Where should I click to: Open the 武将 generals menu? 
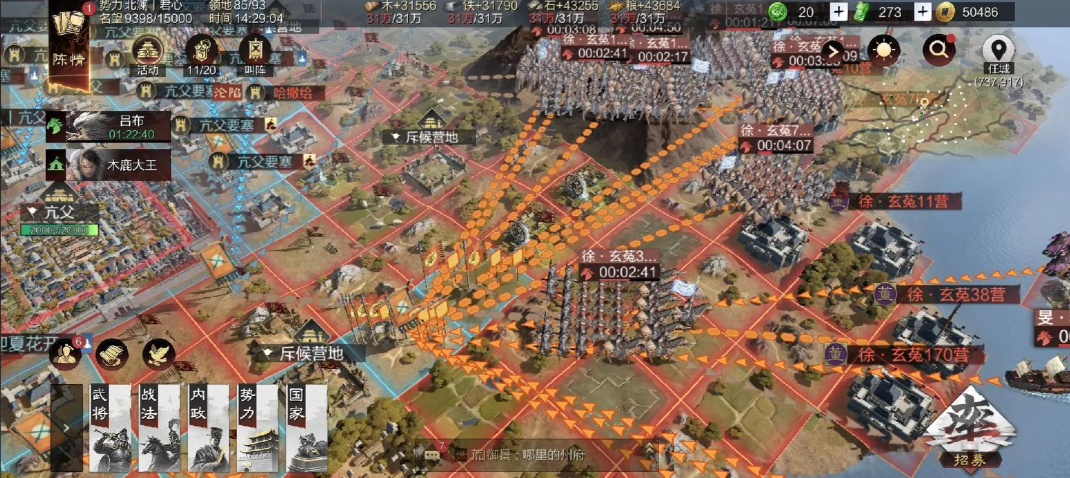(x=104, y=427)
